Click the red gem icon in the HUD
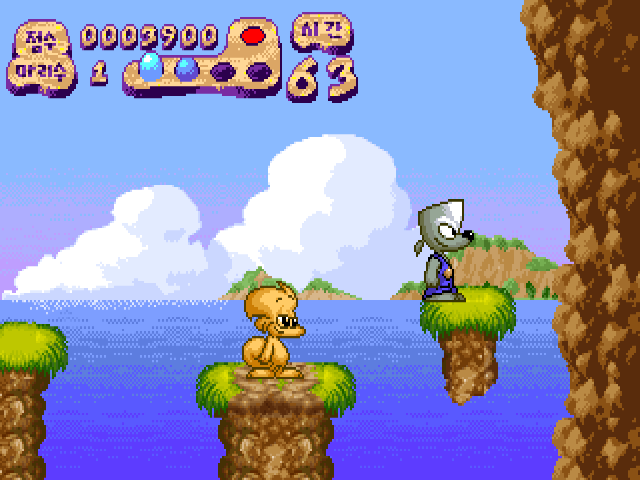Screen dimensions: 640x480 pos(252,36)
